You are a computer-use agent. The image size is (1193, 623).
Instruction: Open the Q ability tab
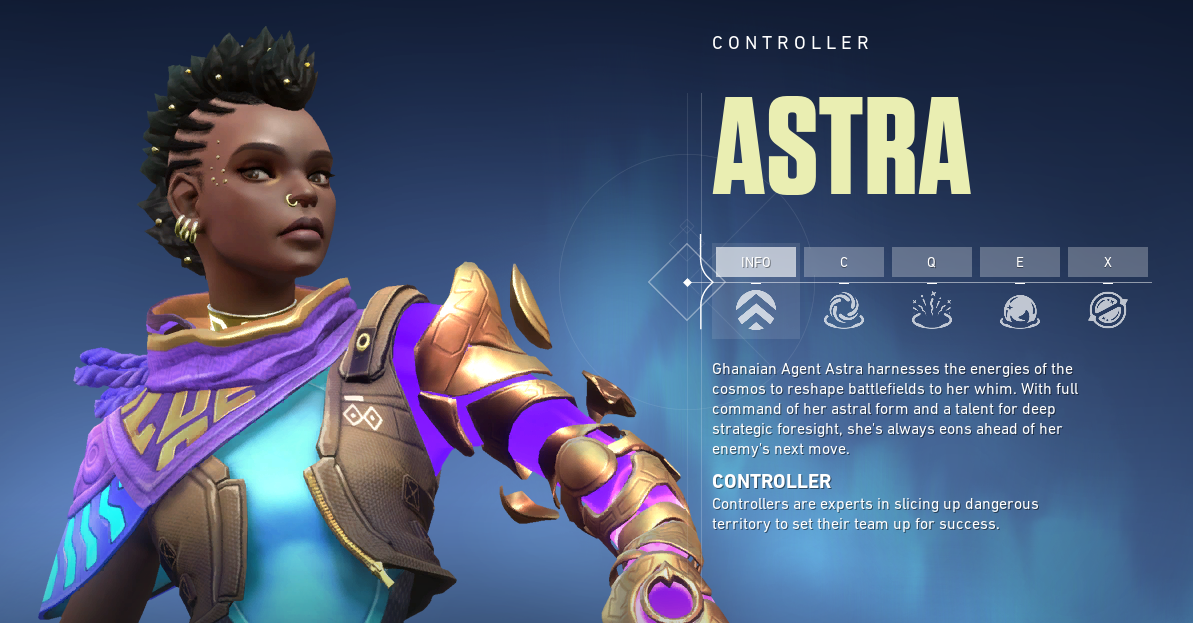(932, 262)
